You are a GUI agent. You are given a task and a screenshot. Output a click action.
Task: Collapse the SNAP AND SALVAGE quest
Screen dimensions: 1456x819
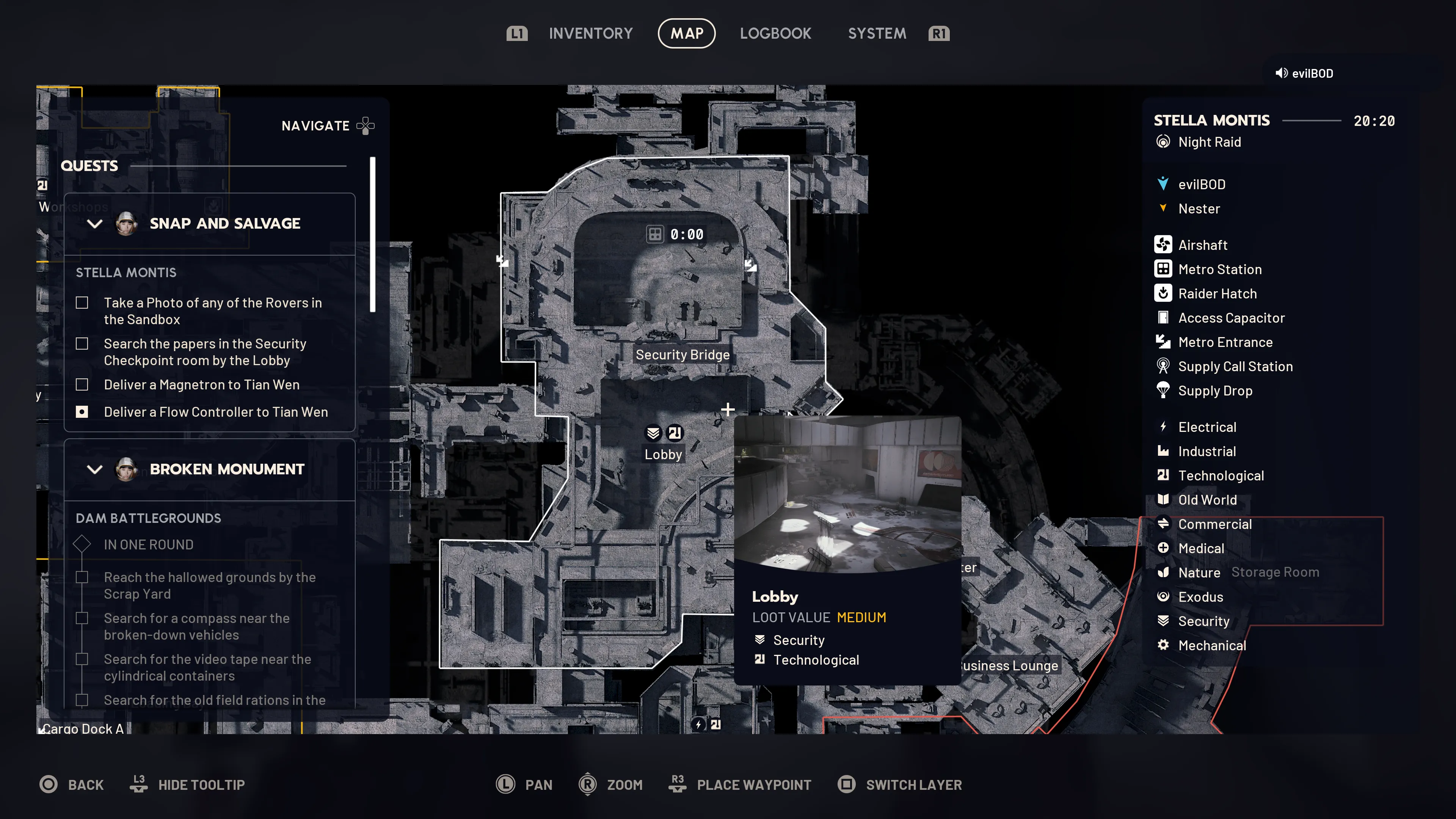pos(95,224)
